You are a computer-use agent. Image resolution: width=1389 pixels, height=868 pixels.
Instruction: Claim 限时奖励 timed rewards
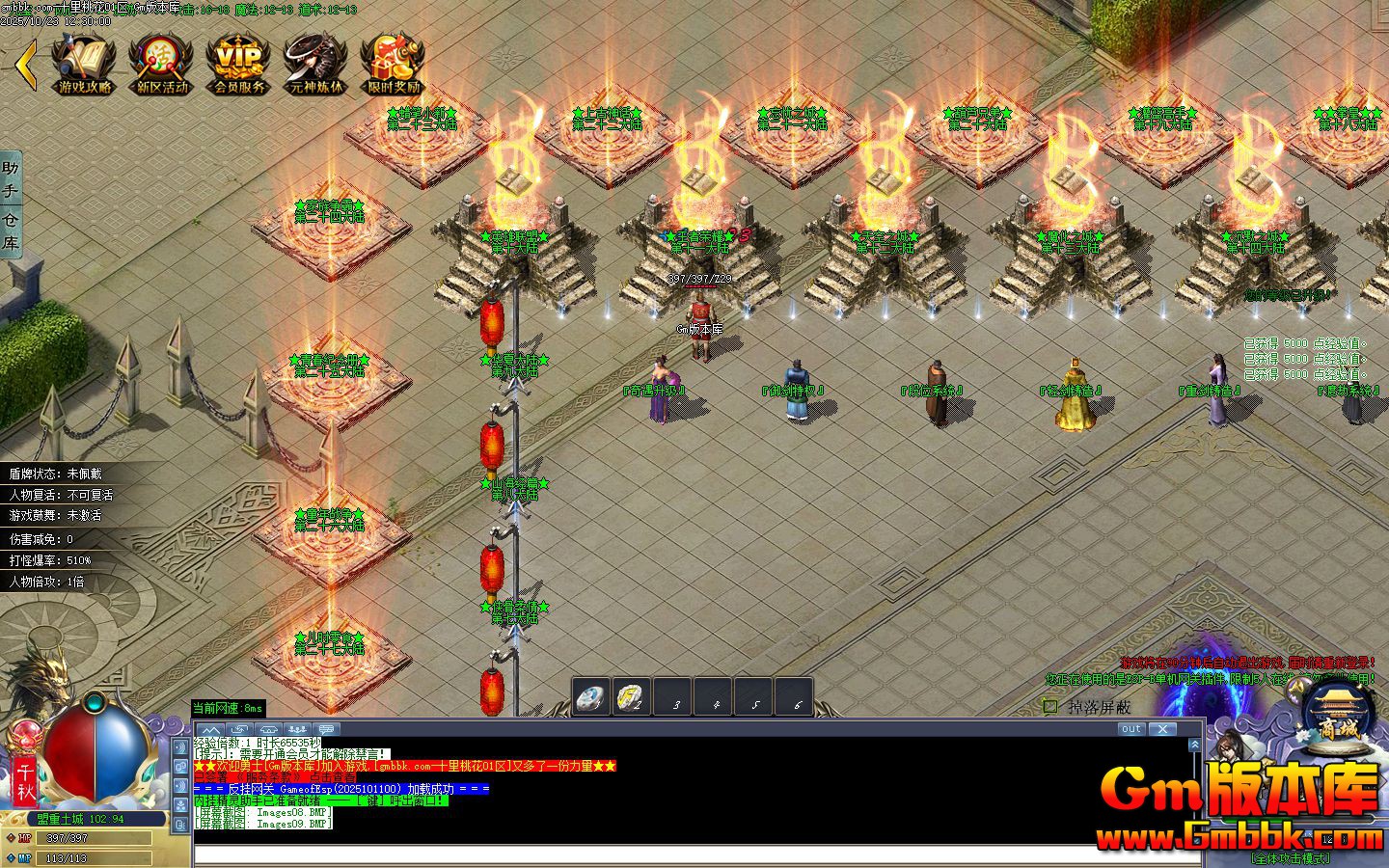click(x=393, y=64)
